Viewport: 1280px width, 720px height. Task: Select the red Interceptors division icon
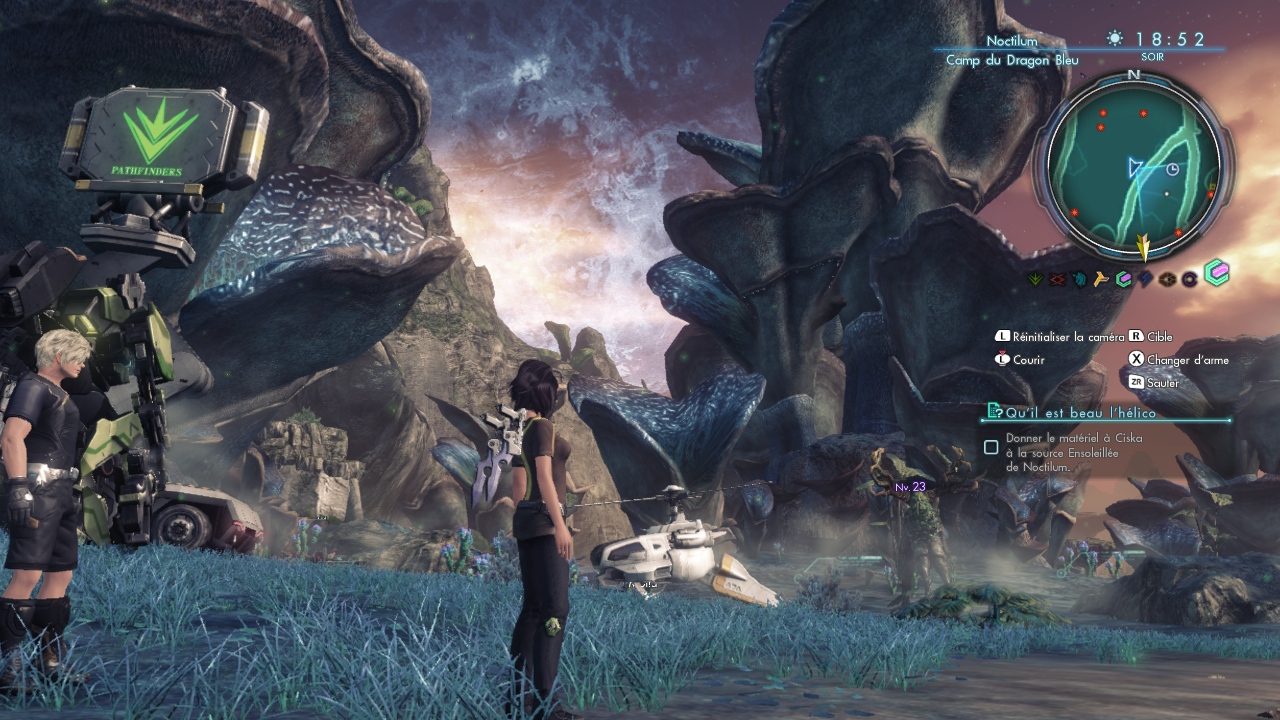click(x=1057, y=279)
